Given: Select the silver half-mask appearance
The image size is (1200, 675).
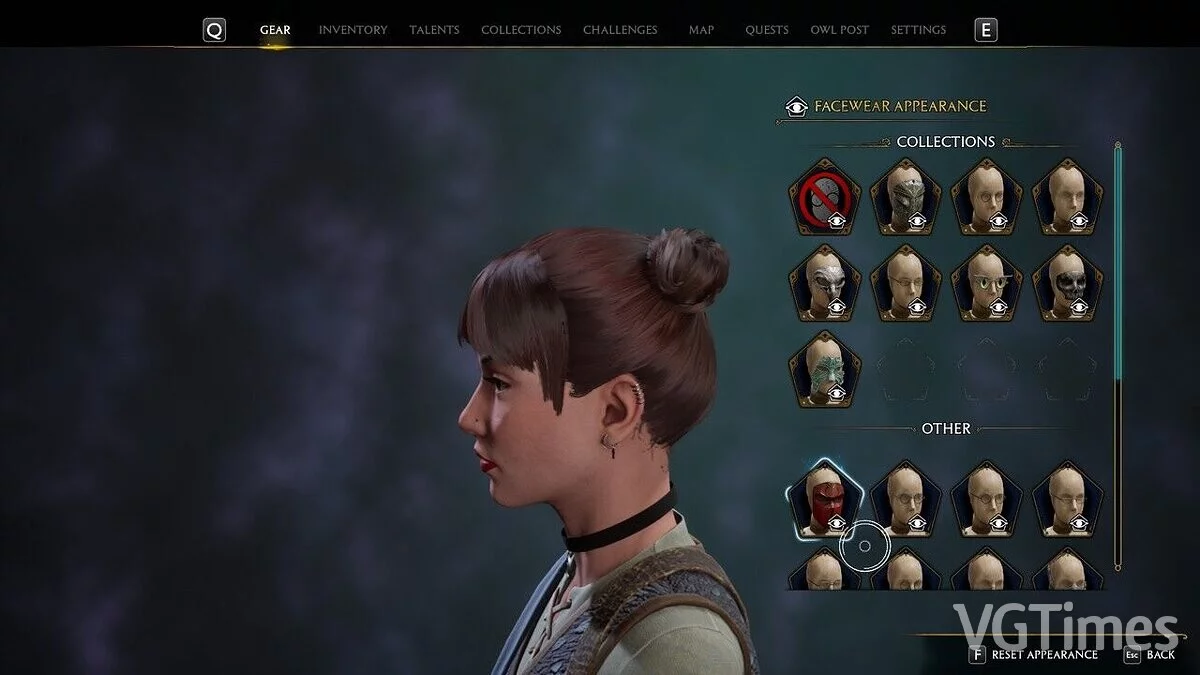Looking at the screenshot, I should click(824, 283).
